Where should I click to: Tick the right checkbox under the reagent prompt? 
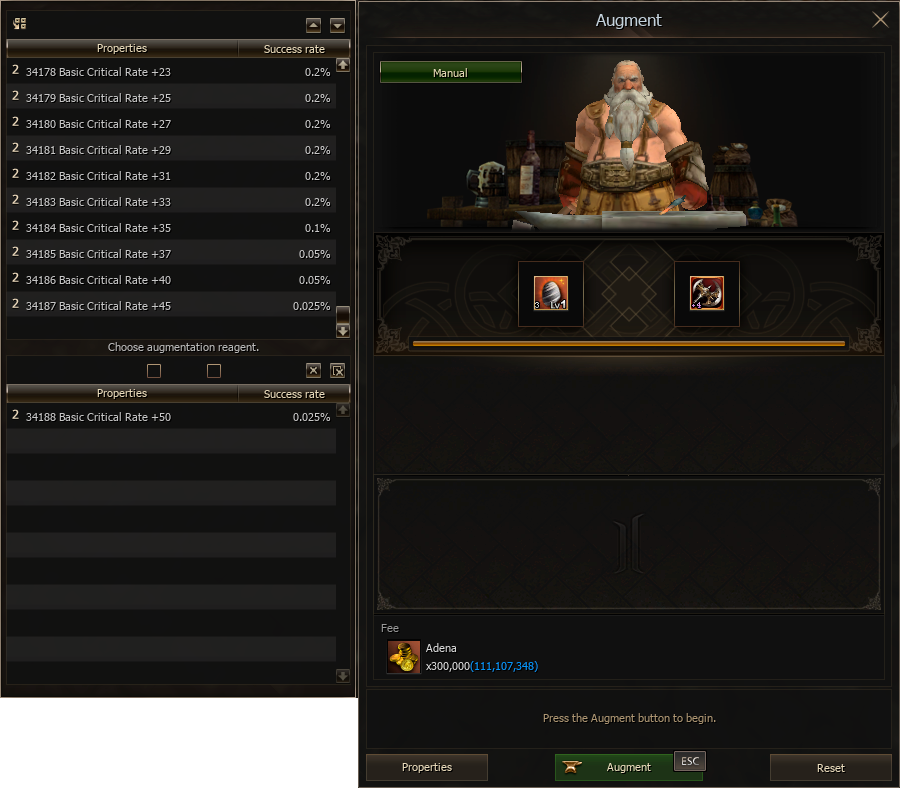213,371
